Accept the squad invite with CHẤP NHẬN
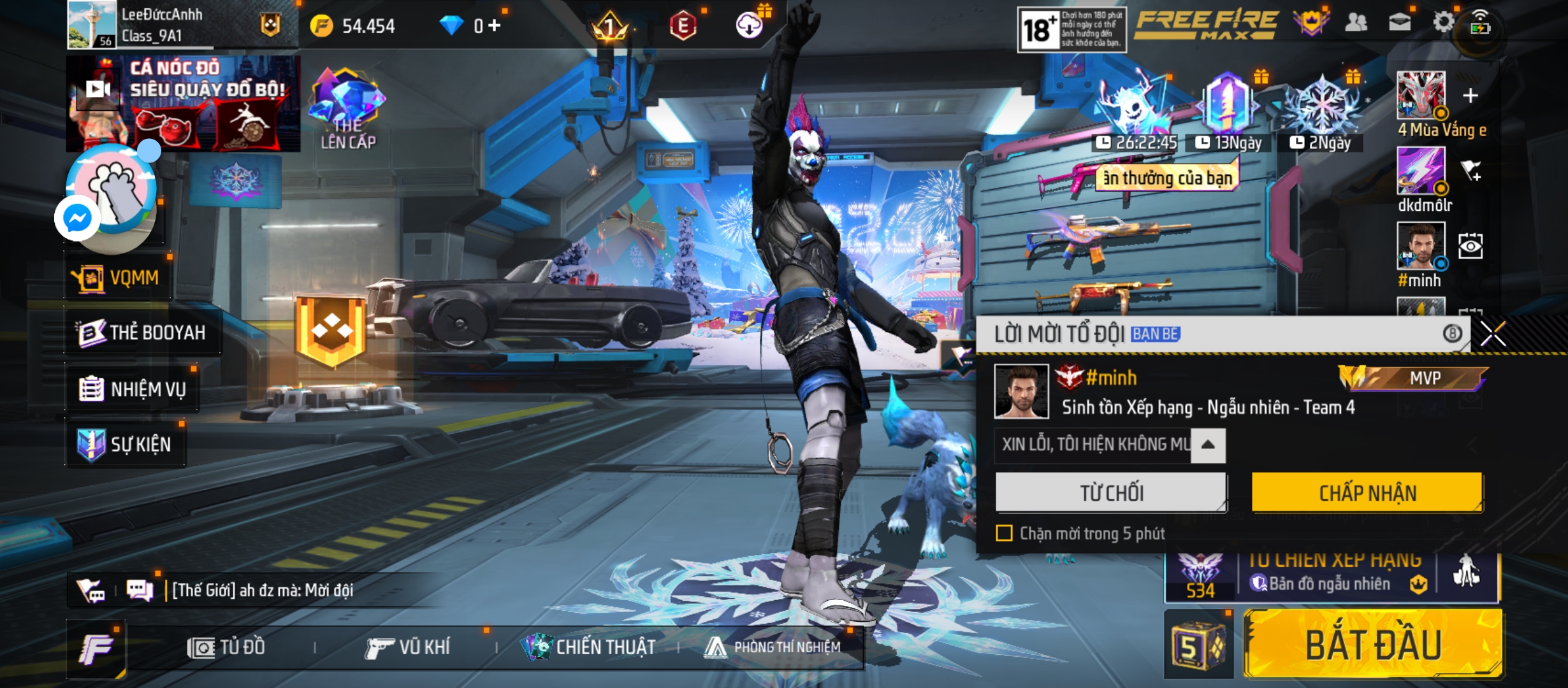The height and width of the screenshot is (688, 1568). pos(1367,492)
